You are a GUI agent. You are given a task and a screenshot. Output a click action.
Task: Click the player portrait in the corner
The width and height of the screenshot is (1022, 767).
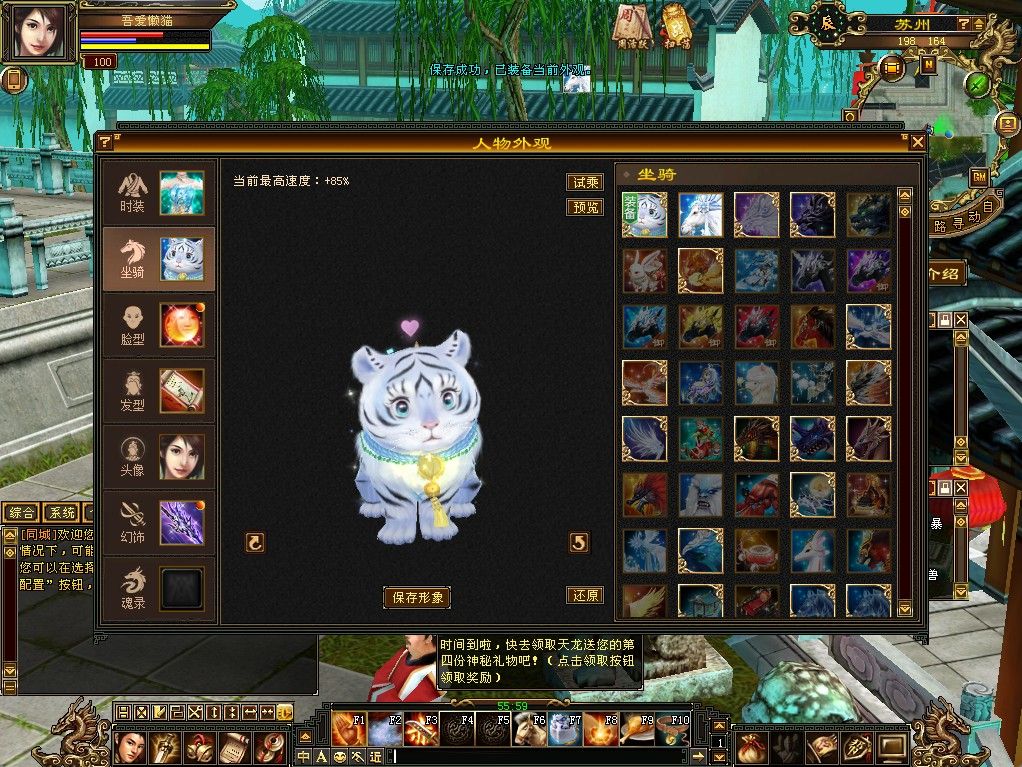pos(38,33)
